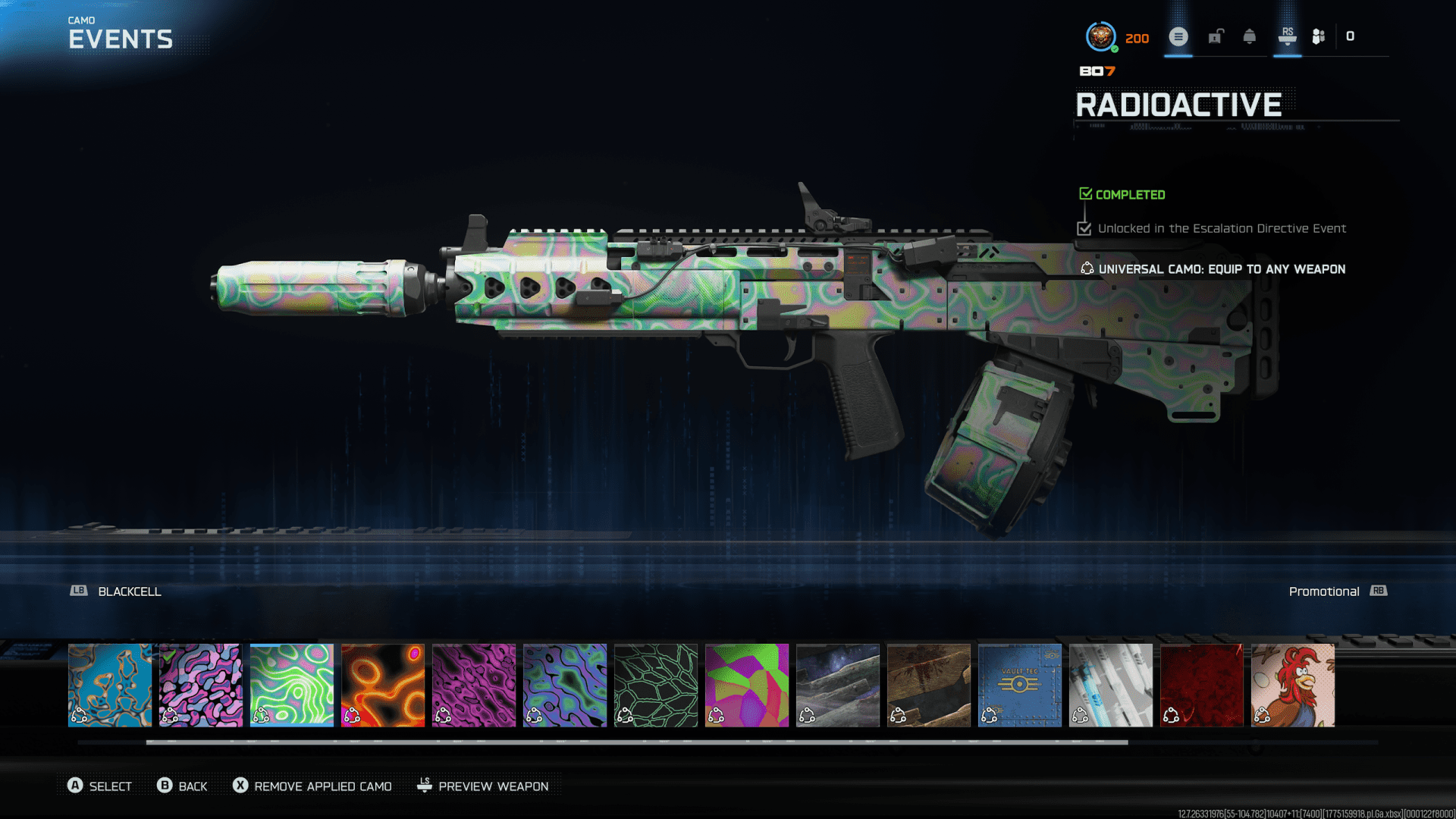
Task: Pick the white and blue streaked camo
Action: 1111,685
